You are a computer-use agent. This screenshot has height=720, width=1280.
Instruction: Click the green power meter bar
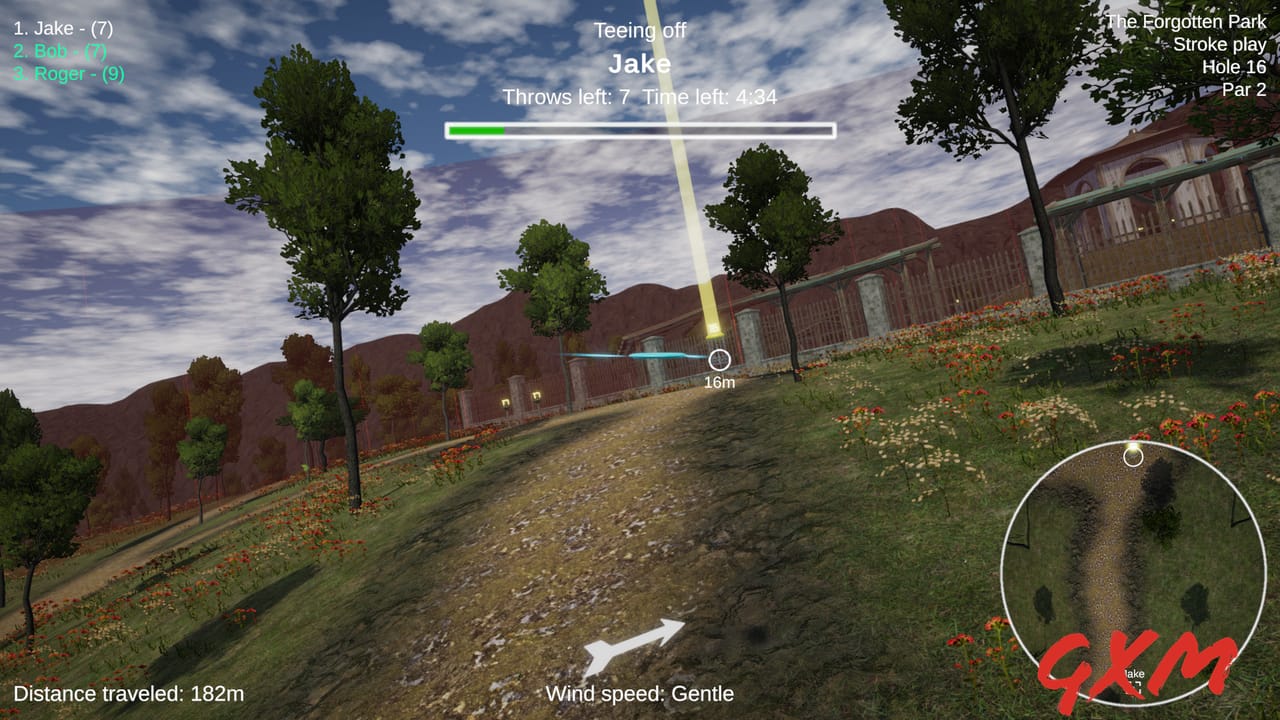pos(478,128)
